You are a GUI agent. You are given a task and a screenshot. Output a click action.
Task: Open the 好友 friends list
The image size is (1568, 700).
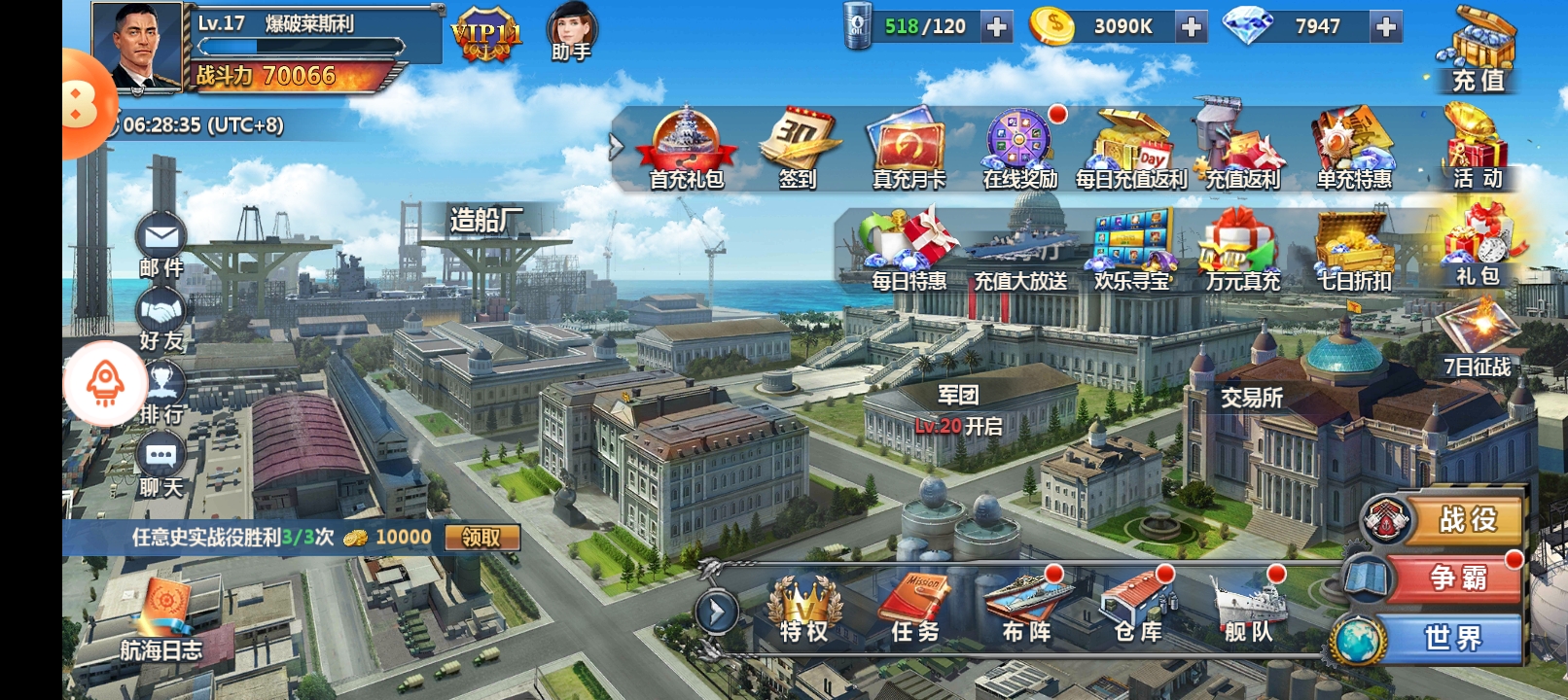point(160,319)
